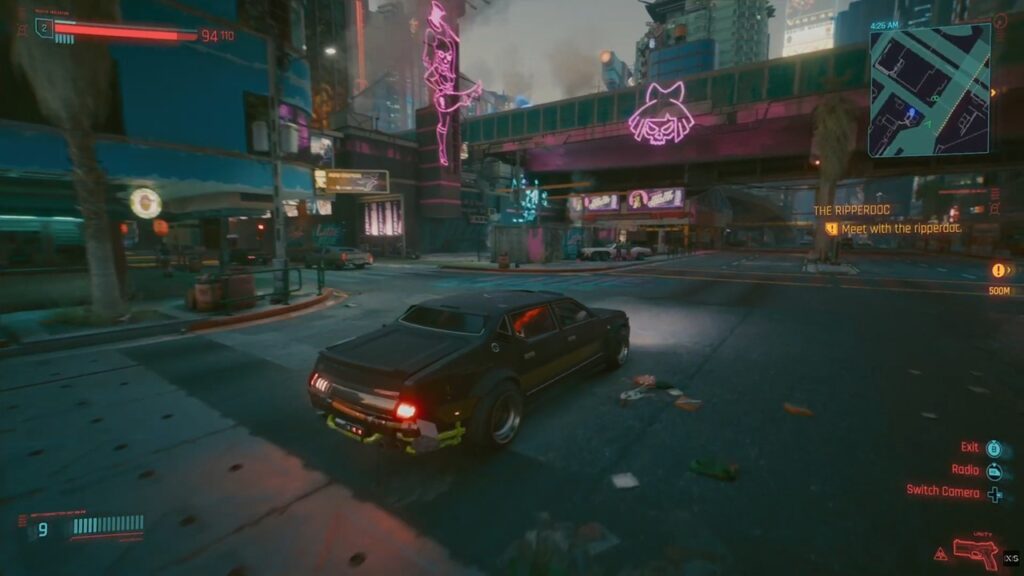Click the Meet with the ripperdoc objective
The width and height of the screenshot is (1024, 576).
click(900, 228)
